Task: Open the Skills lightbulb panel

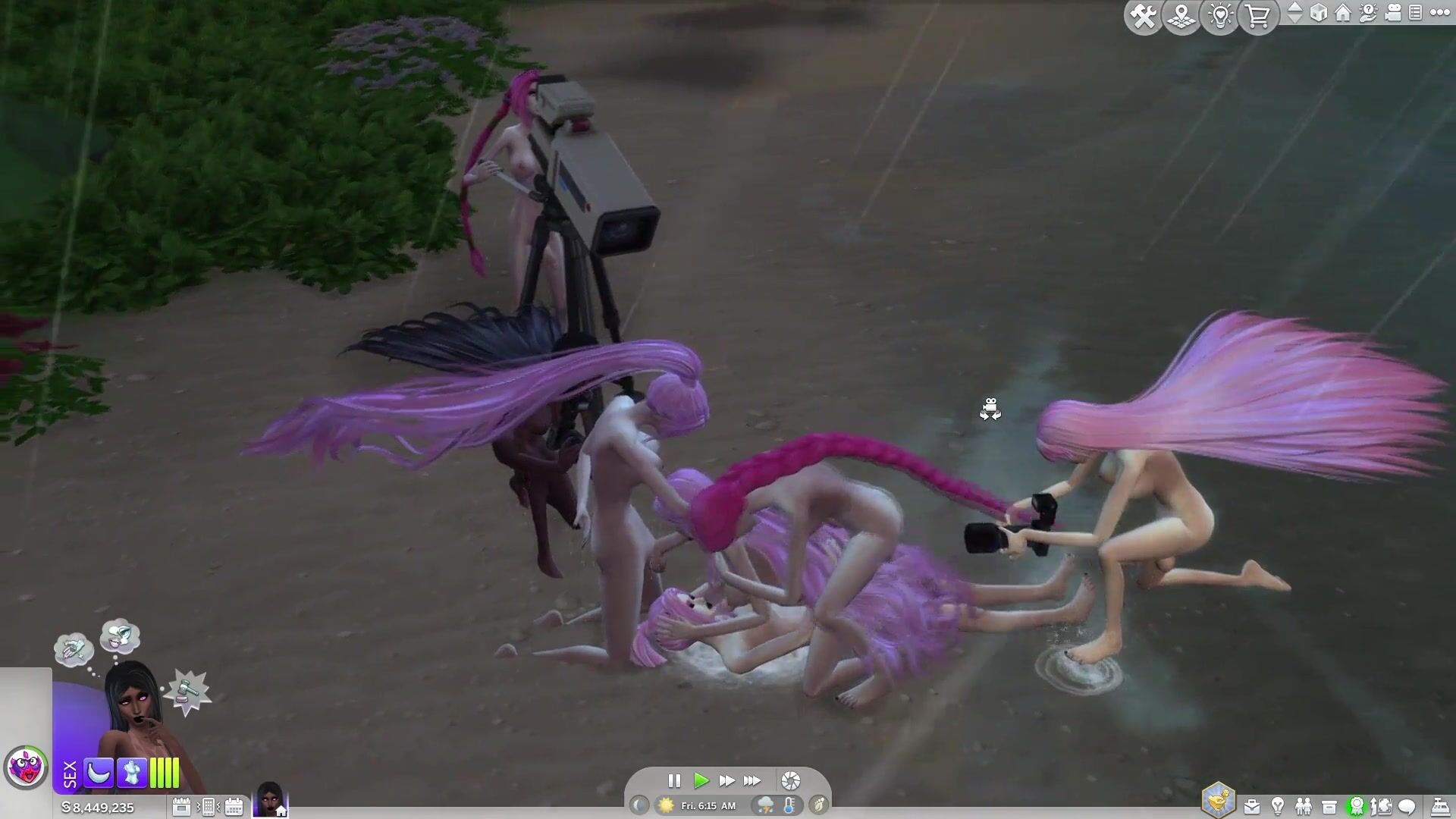Action: 1278,807
